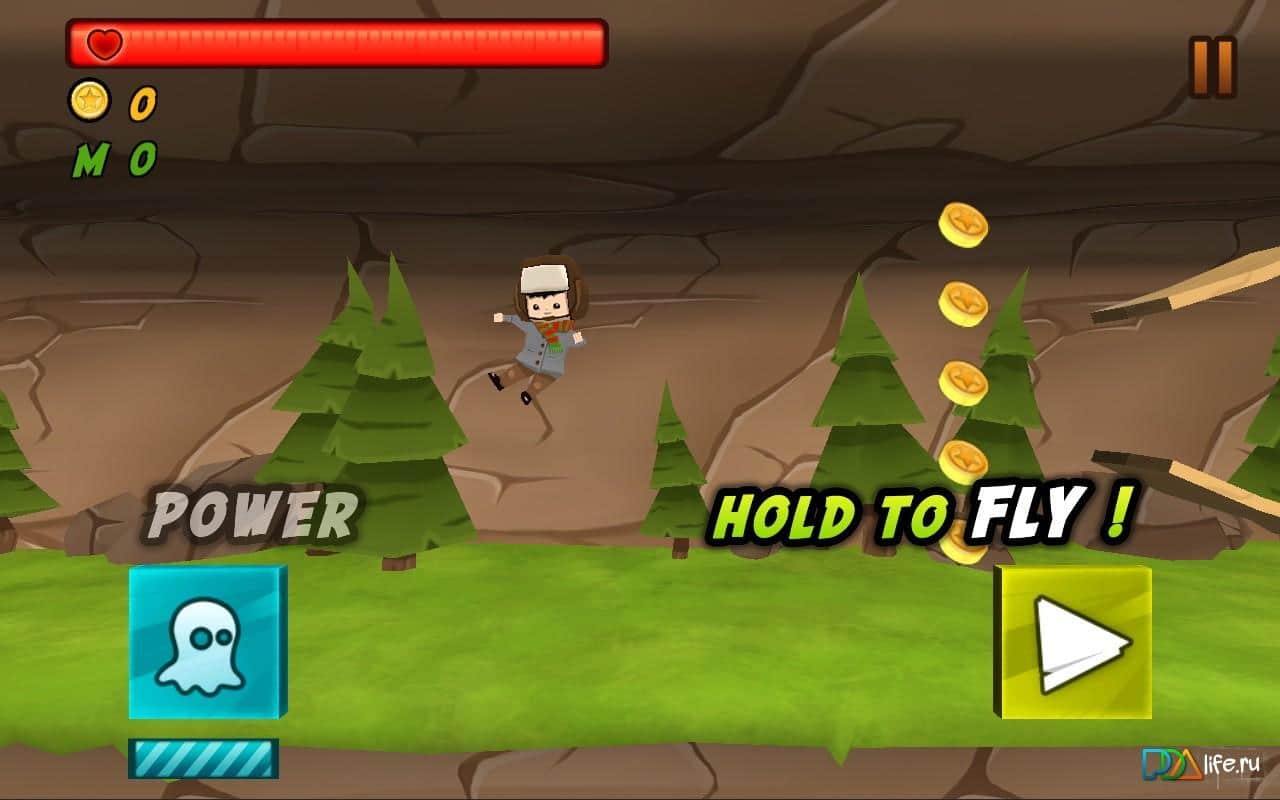This screenshot has height=800, width=1280.
Task: Tap the jumping character in the ushanka hat
Action: coord(545,330)
